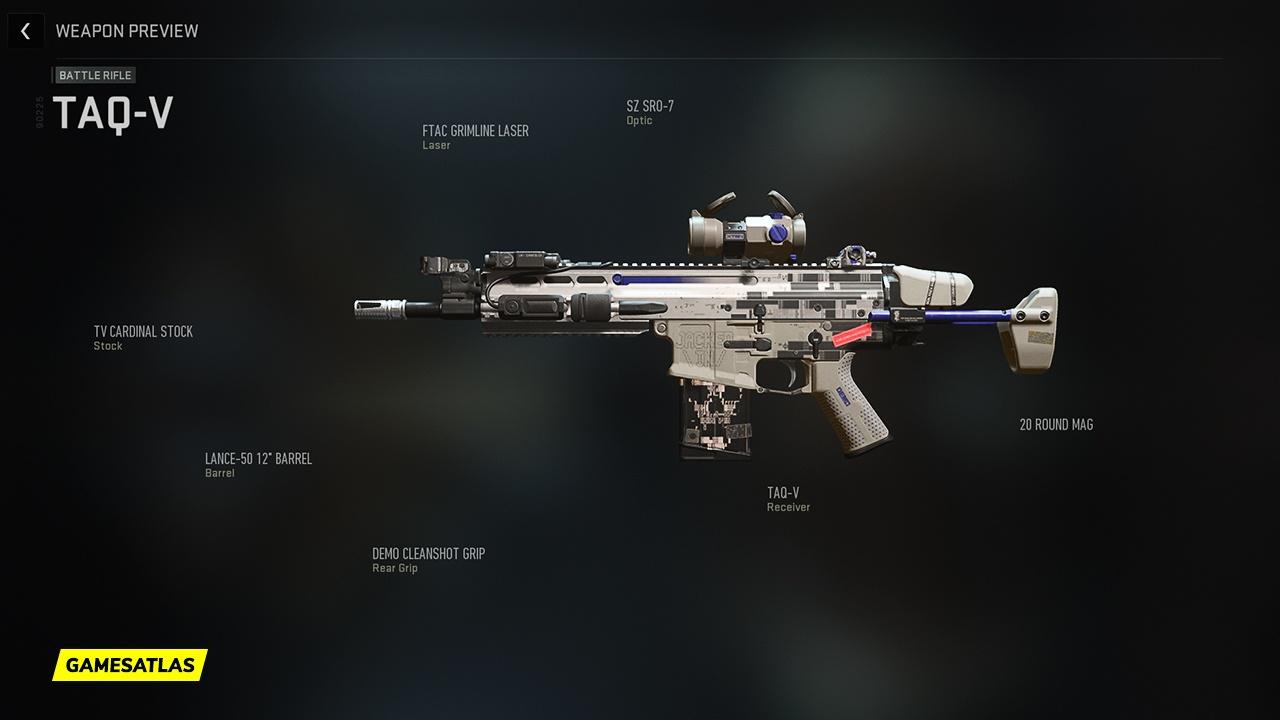
Task: Go back using the arrow button
Action: click(25, 31)
